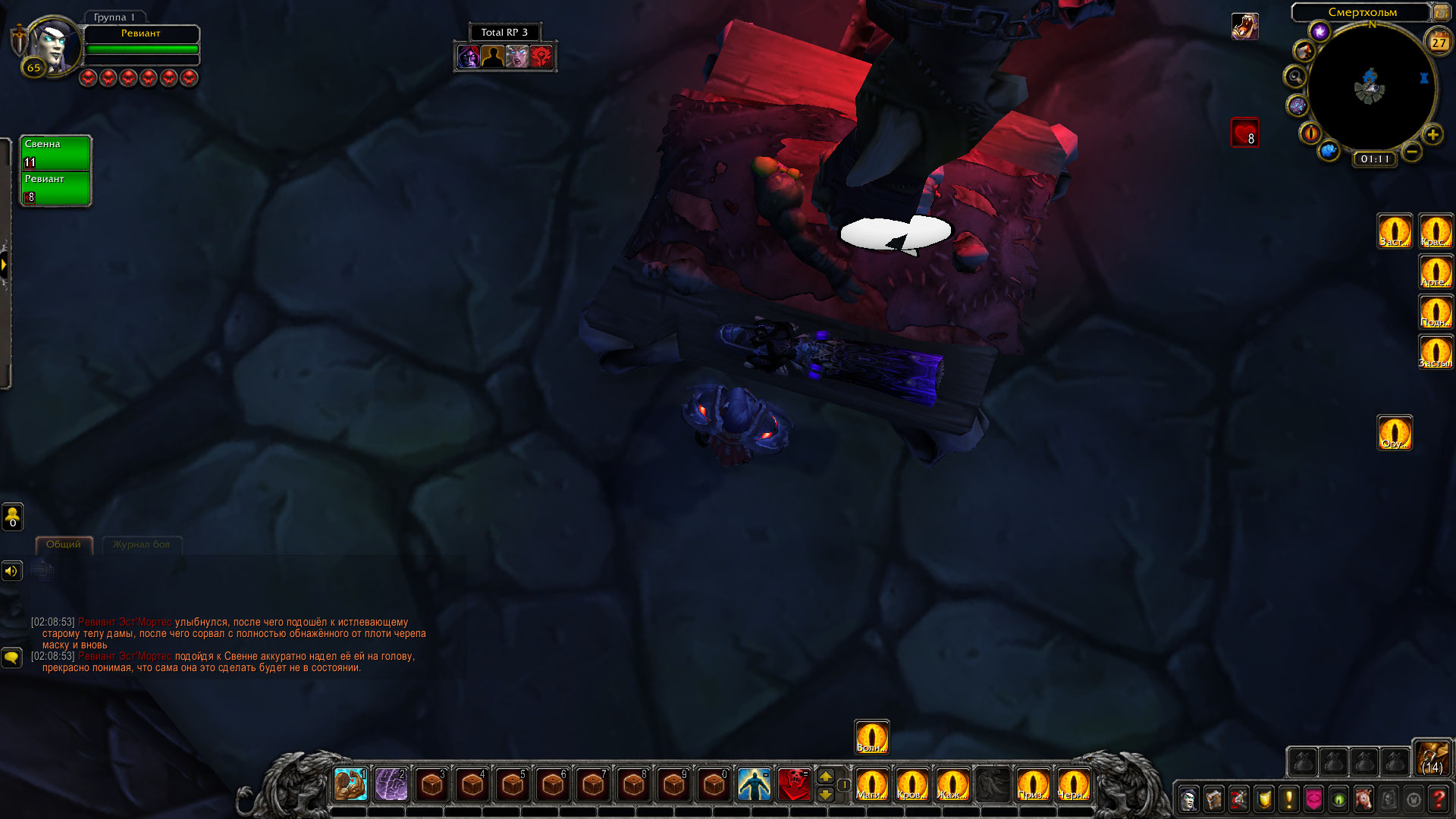
Task: Open the magnifying glass tracking button
Action: [1295, 77]
